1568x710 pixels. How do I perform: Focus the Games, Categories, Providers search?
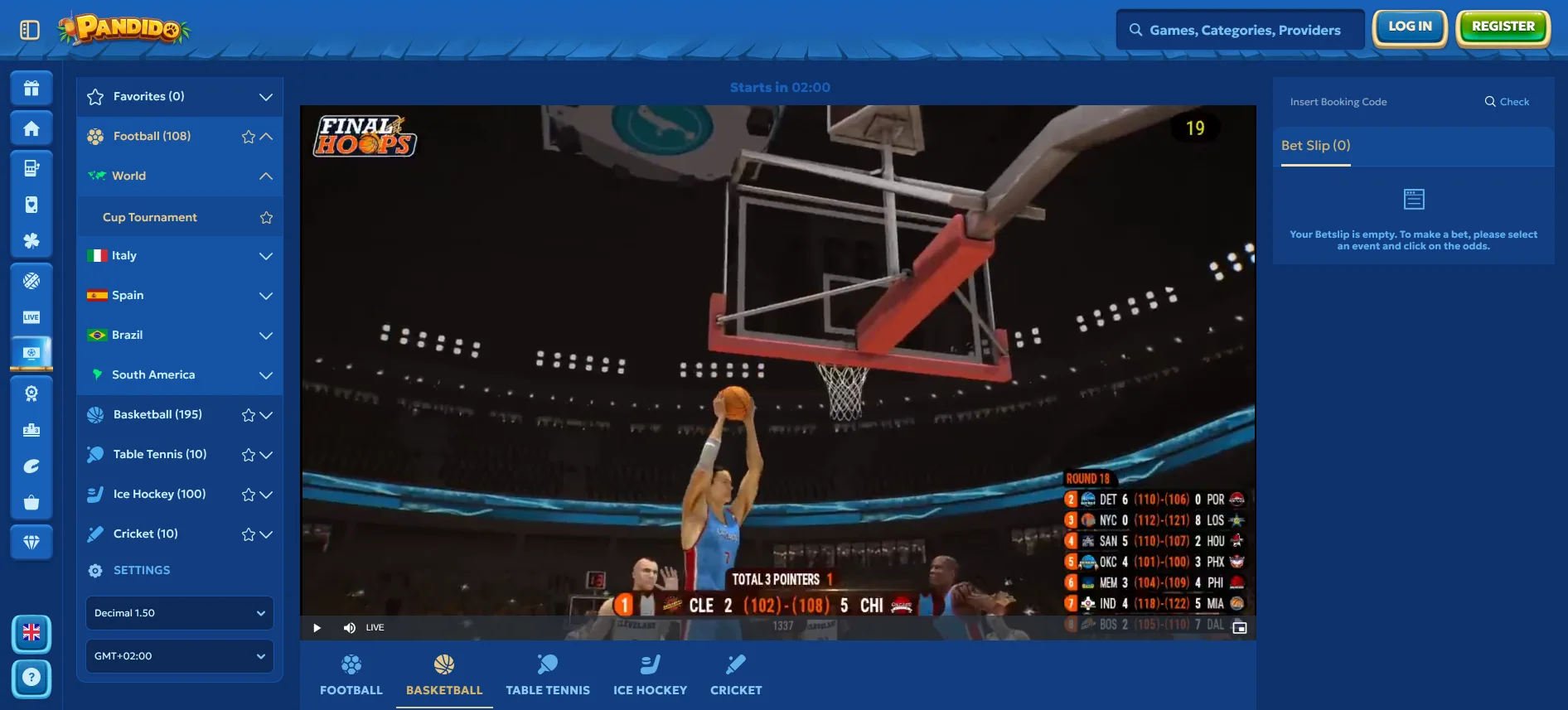click(x=1243, y=31)
